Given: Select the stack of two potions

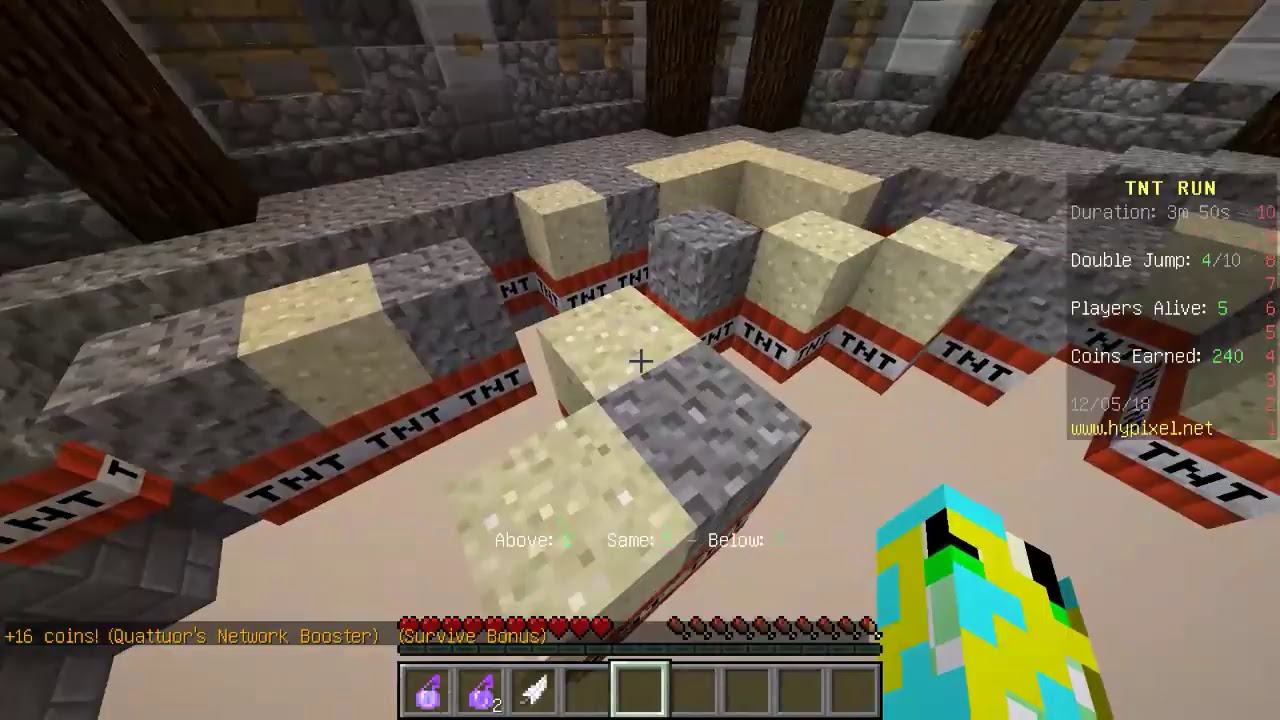Looking at the screenshot, I should coord(481,686).
